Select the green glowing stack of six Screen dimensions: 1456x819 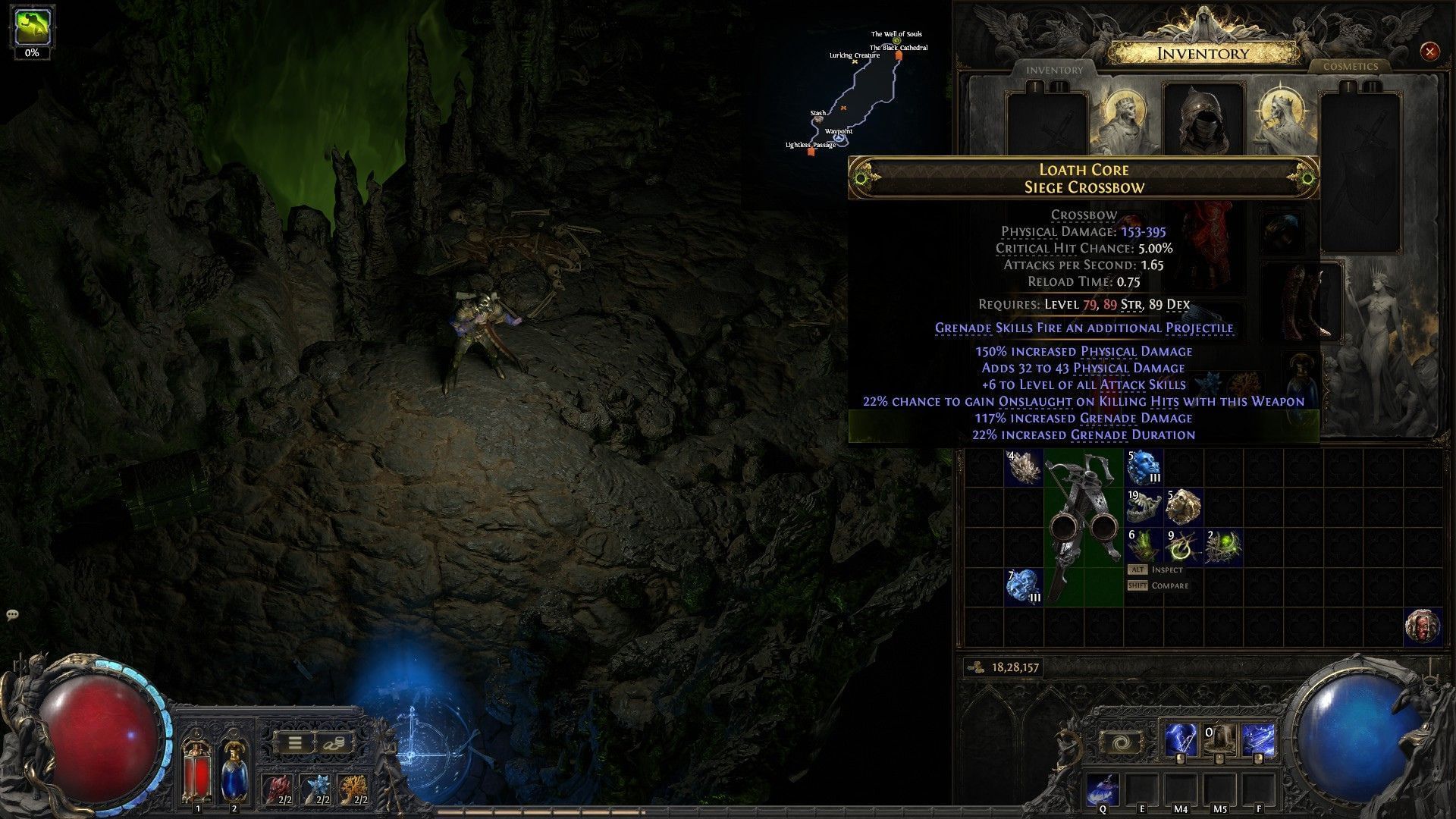(1143, 547)
